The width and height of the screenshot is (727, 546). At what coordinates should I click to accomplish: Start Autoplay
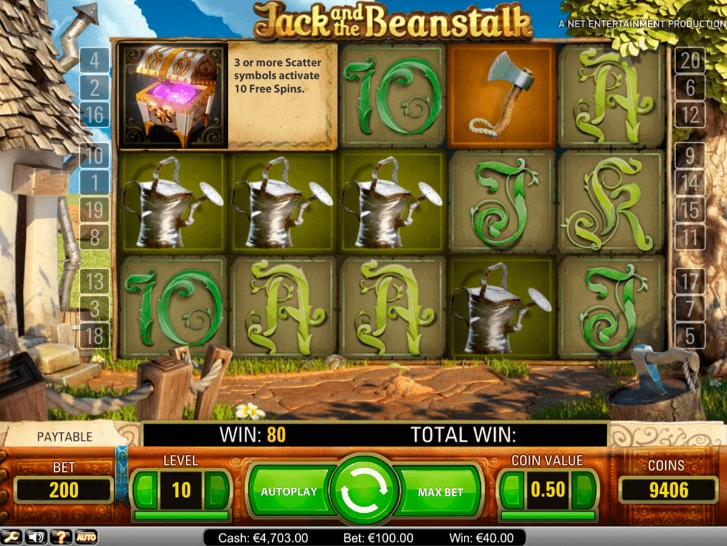[288, 492]
